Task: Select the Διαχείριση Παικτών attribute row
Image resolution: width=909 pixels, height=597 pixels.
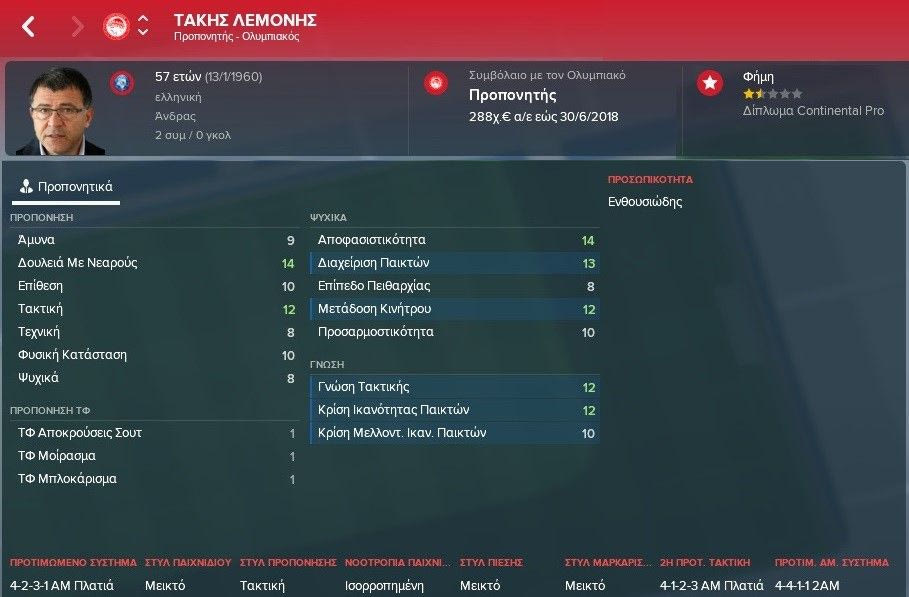Action: tap(455, 263)
